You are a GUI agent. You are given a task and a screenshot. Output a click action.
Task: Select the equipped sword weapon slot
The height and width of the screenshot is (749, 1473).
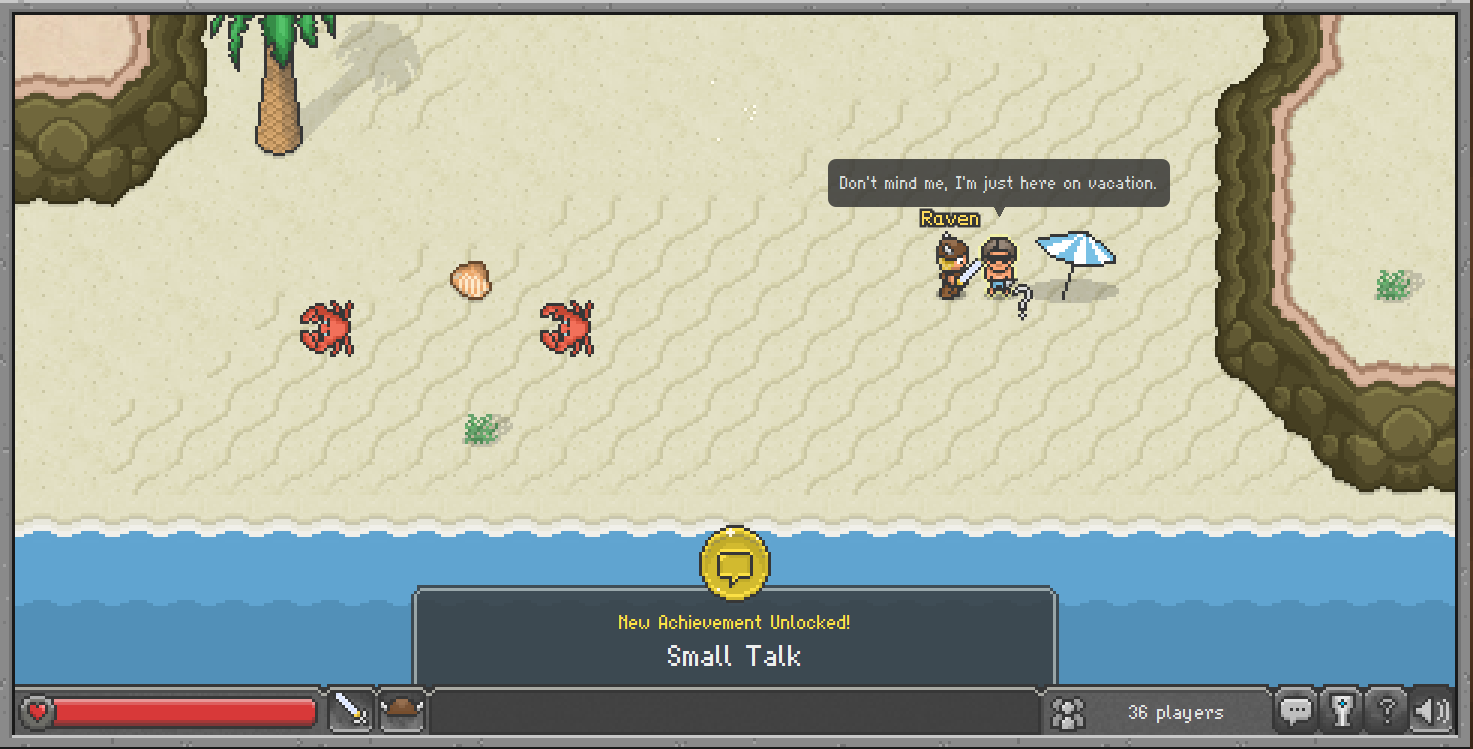[351, 710]
